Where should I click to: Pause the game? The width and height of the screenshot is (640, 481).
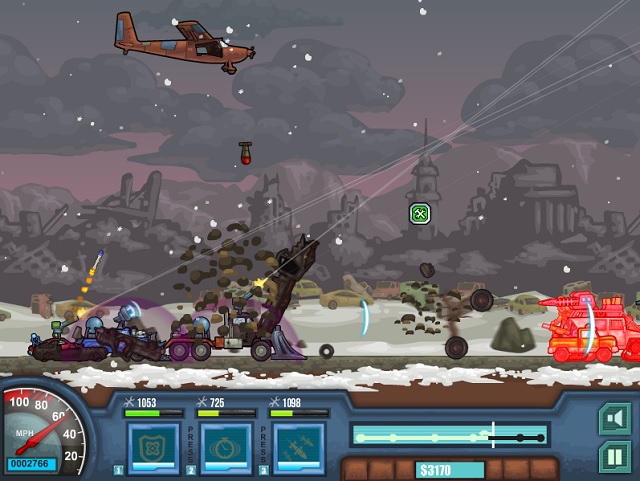point(614,458)
